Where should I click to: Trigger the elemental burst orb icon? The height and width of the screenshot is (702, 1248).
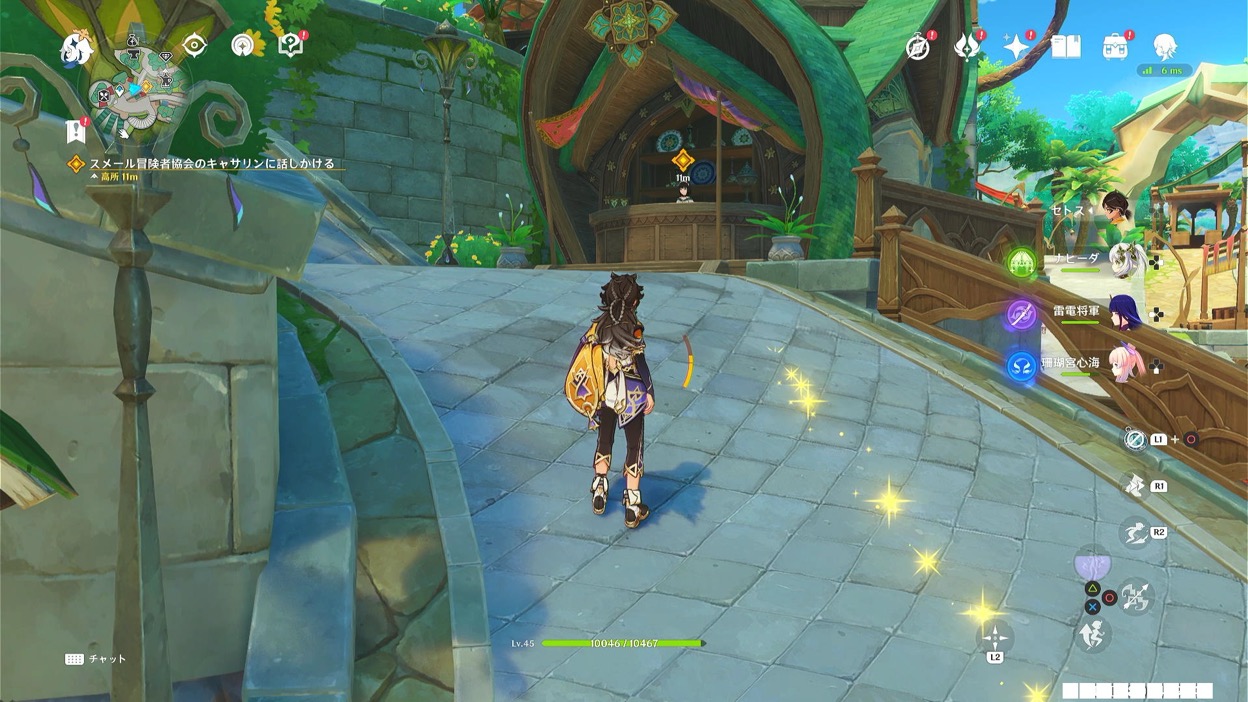[x=1092, y=565]
